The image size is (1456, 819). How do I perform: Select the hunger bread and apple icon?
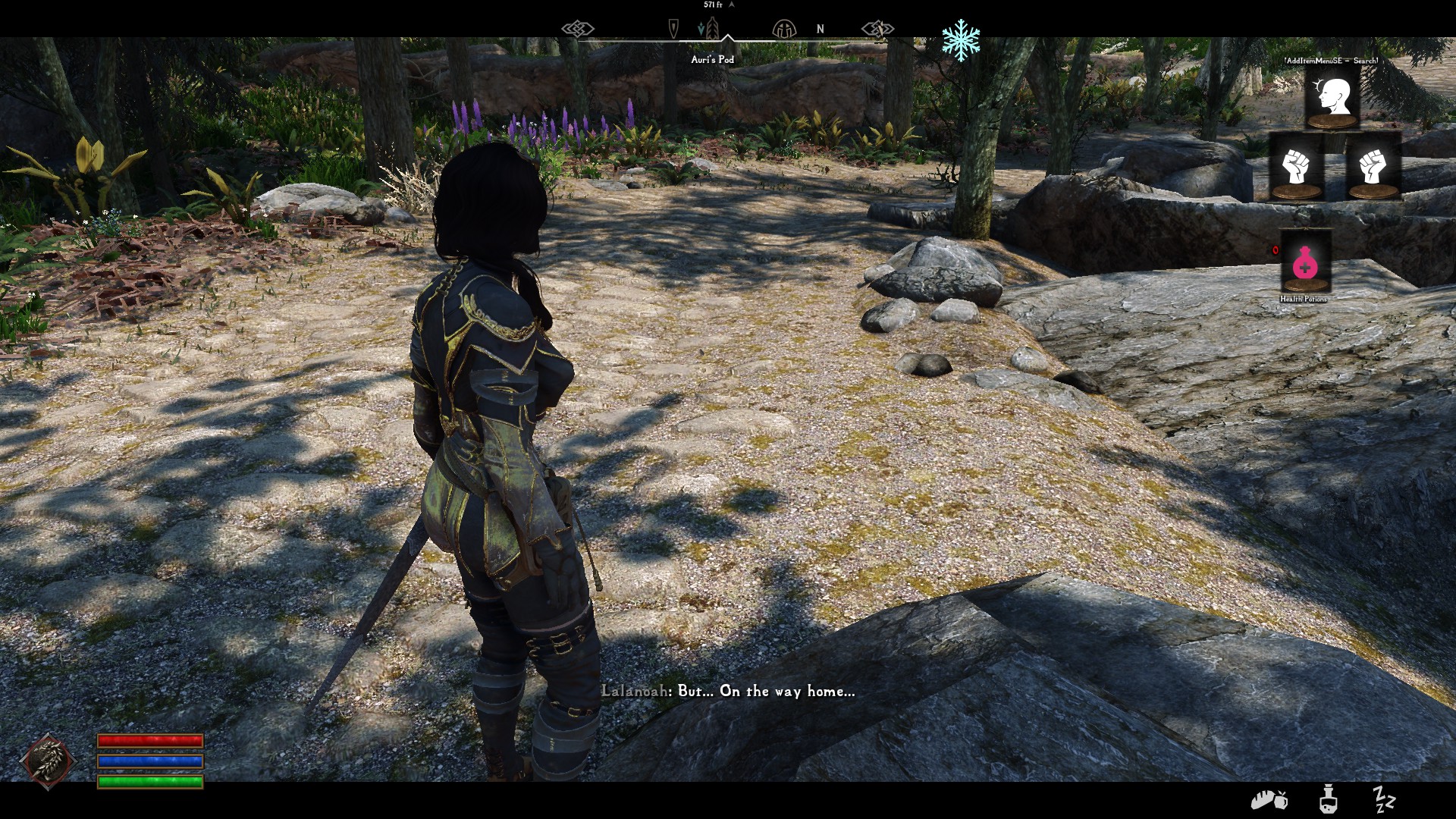coord(1268,800)
